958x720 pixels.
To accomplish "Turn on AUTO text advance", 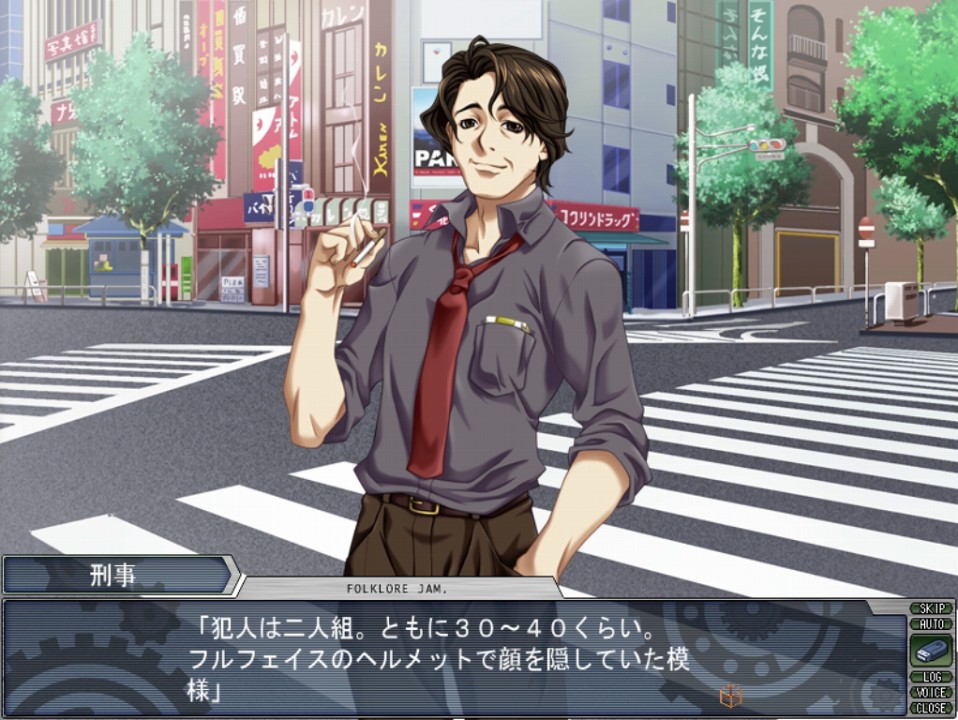I will pos(930,623).
